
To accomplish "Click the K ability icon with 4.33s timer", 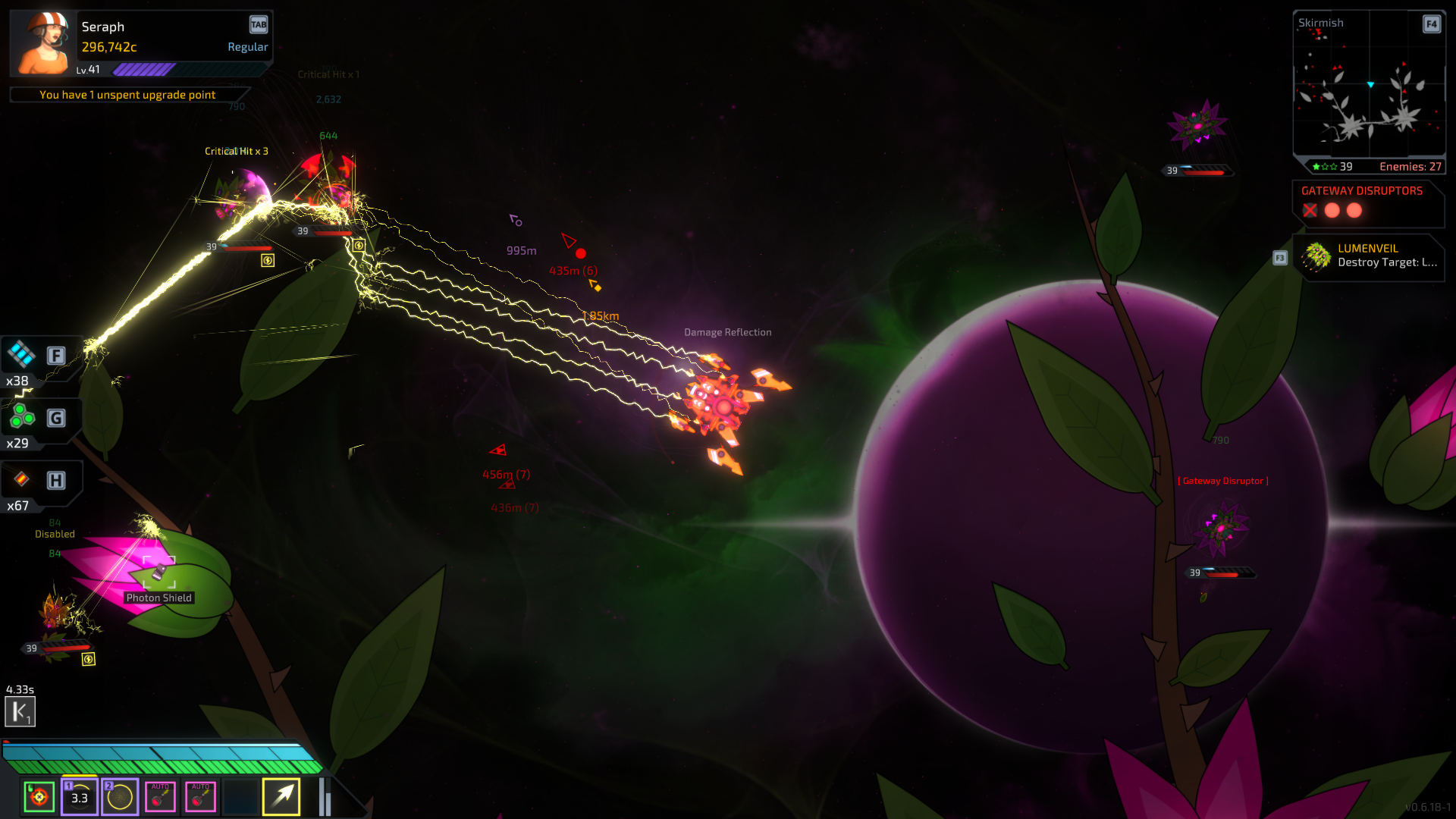I will coord(20,711).
